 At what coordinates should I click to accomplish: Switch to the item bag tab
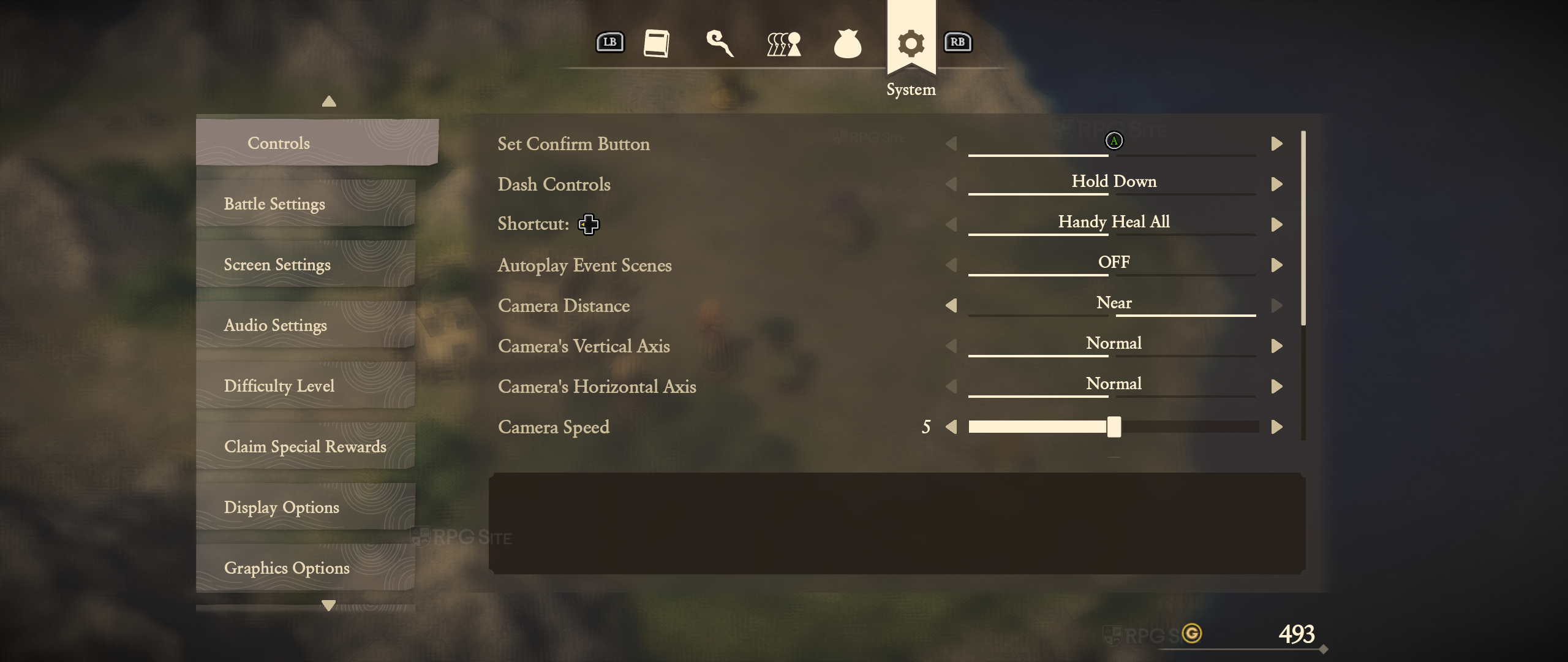tap(848, 44)
